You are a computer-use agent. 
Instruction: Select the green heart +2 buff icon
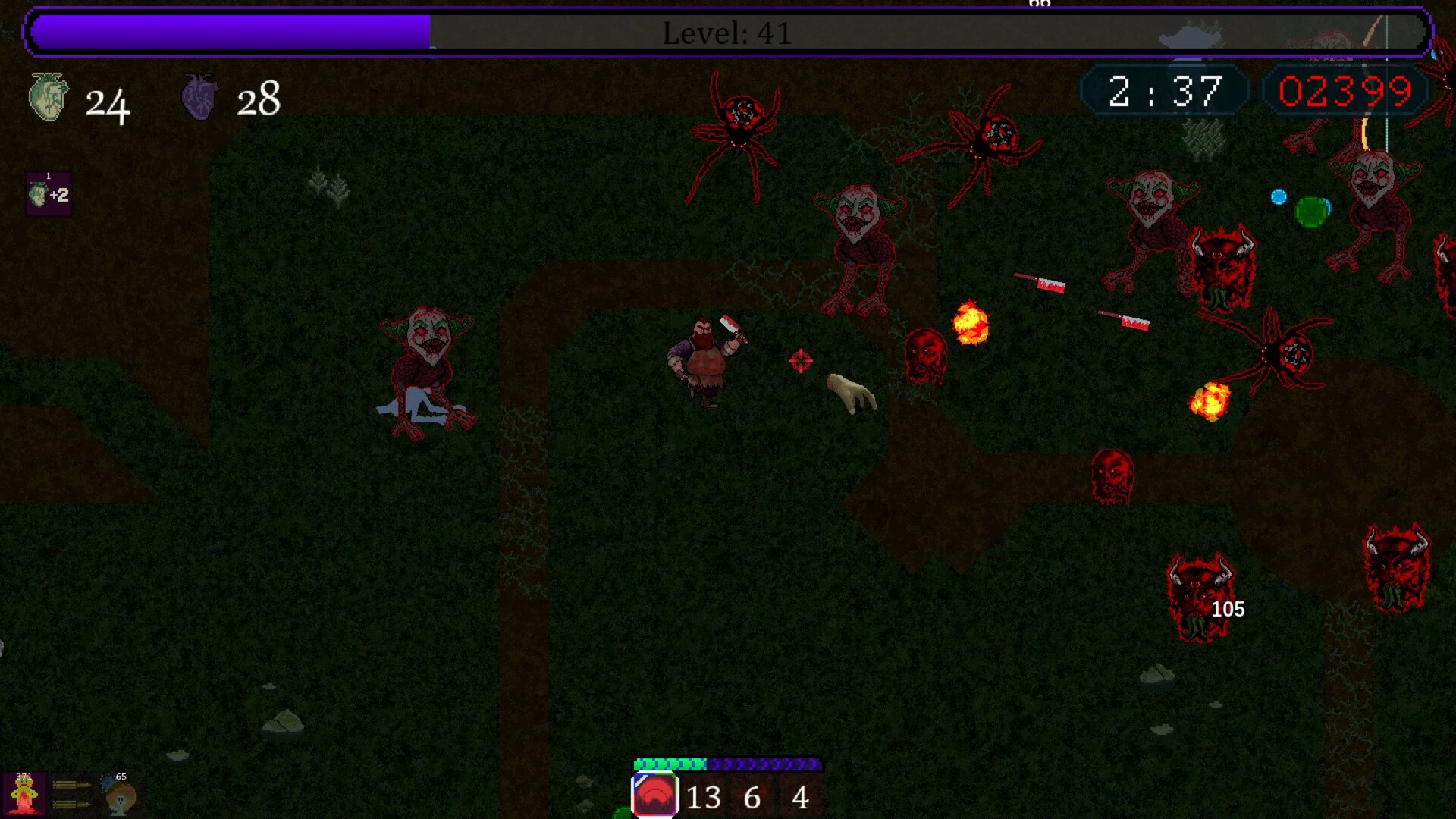(49, 195)
